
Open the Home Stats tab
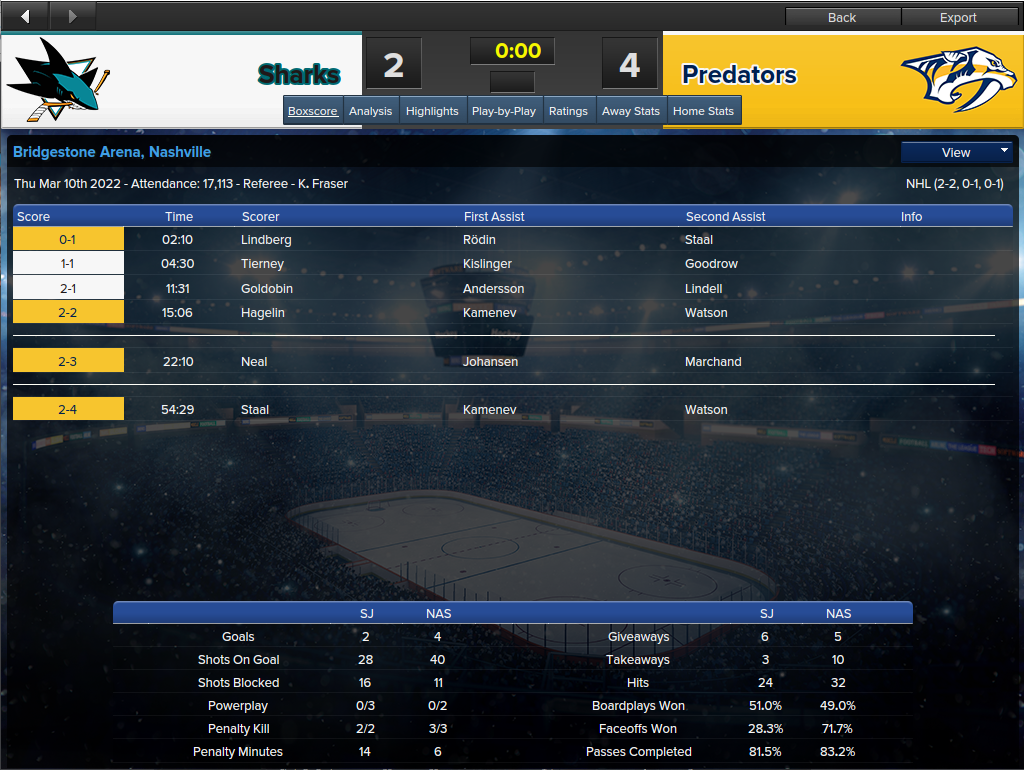click(x=704, y=111)
